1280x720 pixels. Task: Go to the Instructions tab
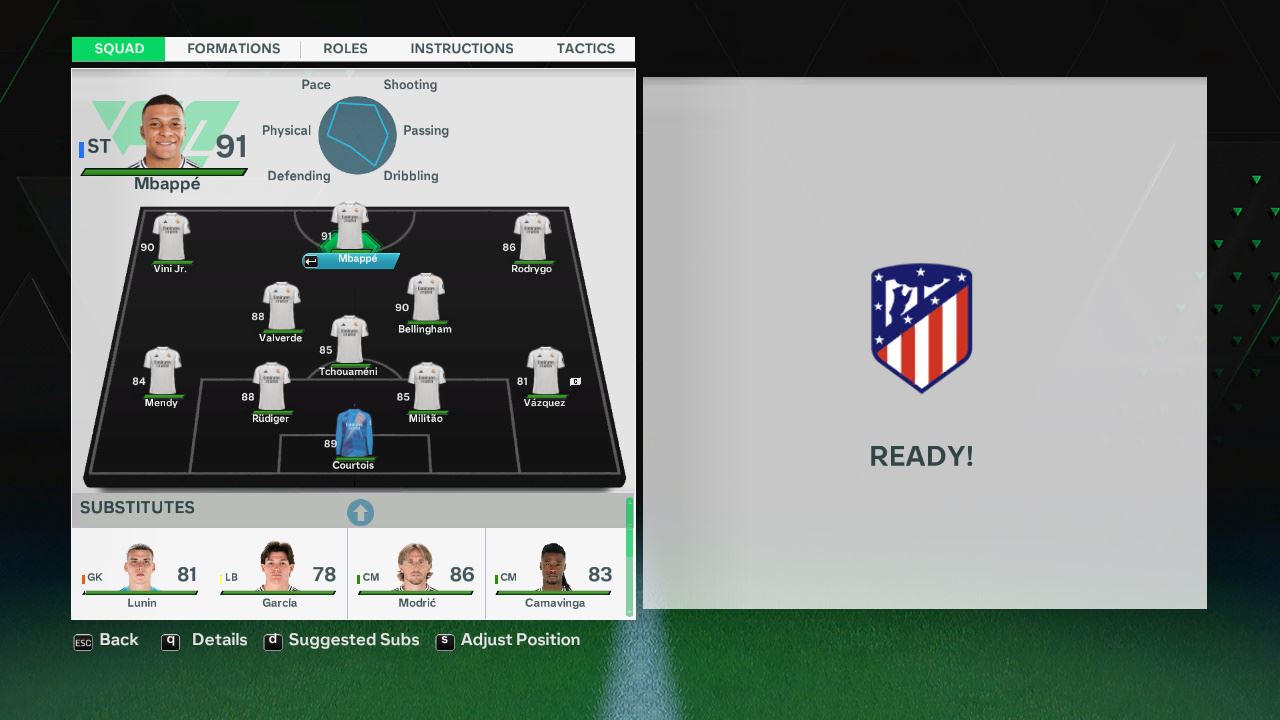pos(461,49)
